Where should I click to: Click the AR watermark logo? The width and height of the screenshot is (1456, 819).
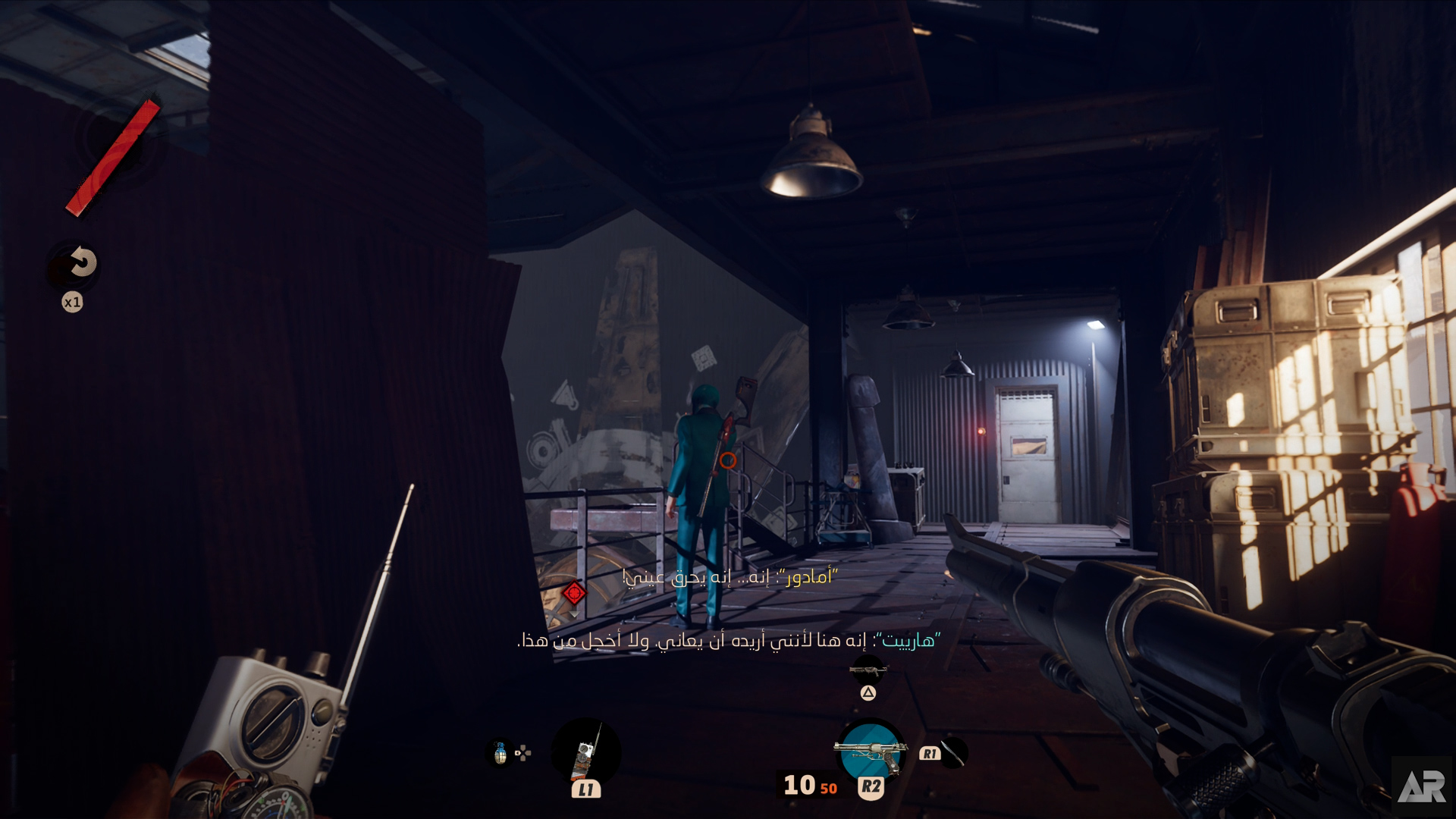1422,787
